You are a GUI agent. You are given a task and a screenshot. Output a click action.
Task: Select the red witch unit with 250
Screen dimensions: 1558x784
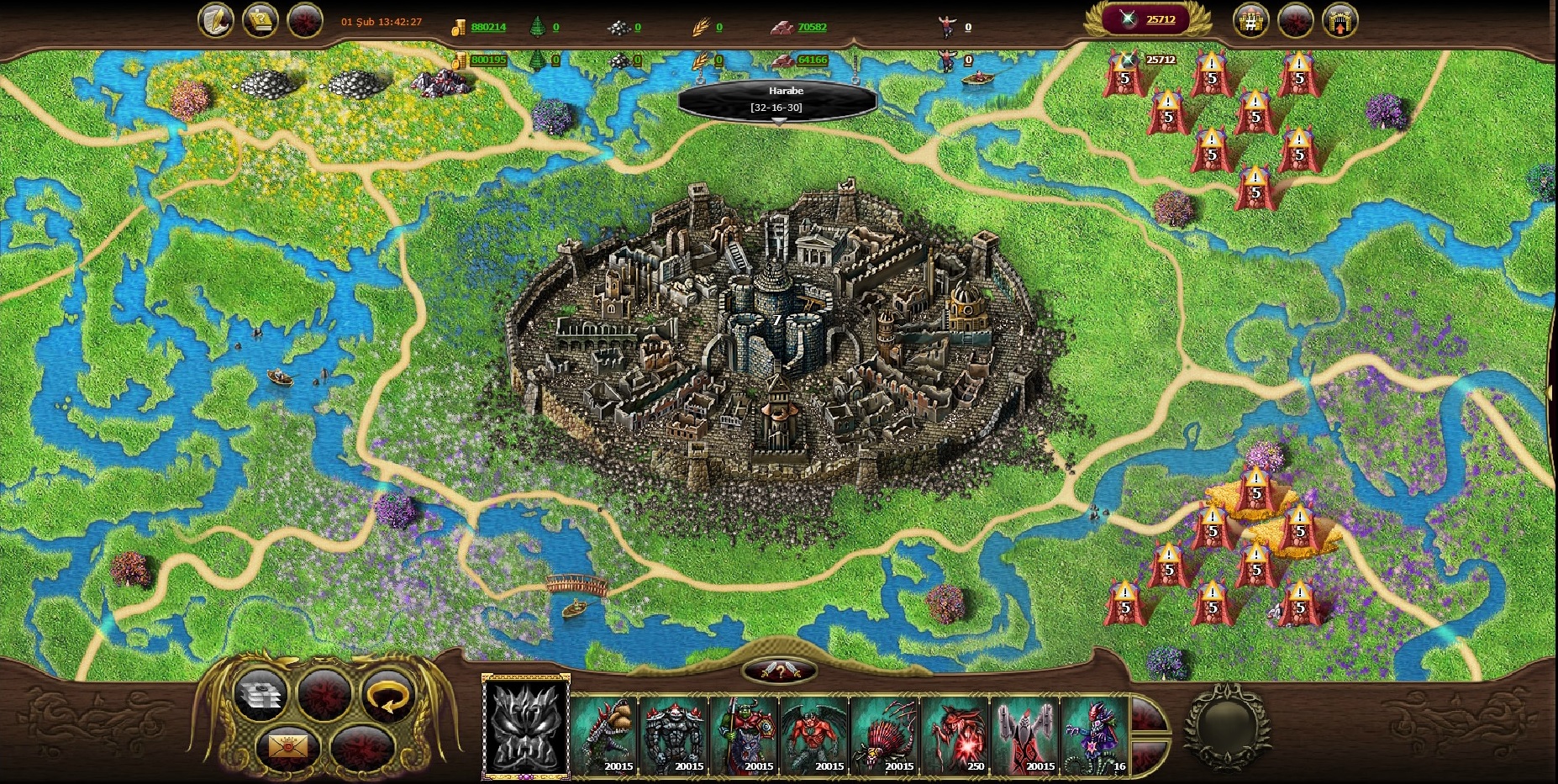point(955,734)
